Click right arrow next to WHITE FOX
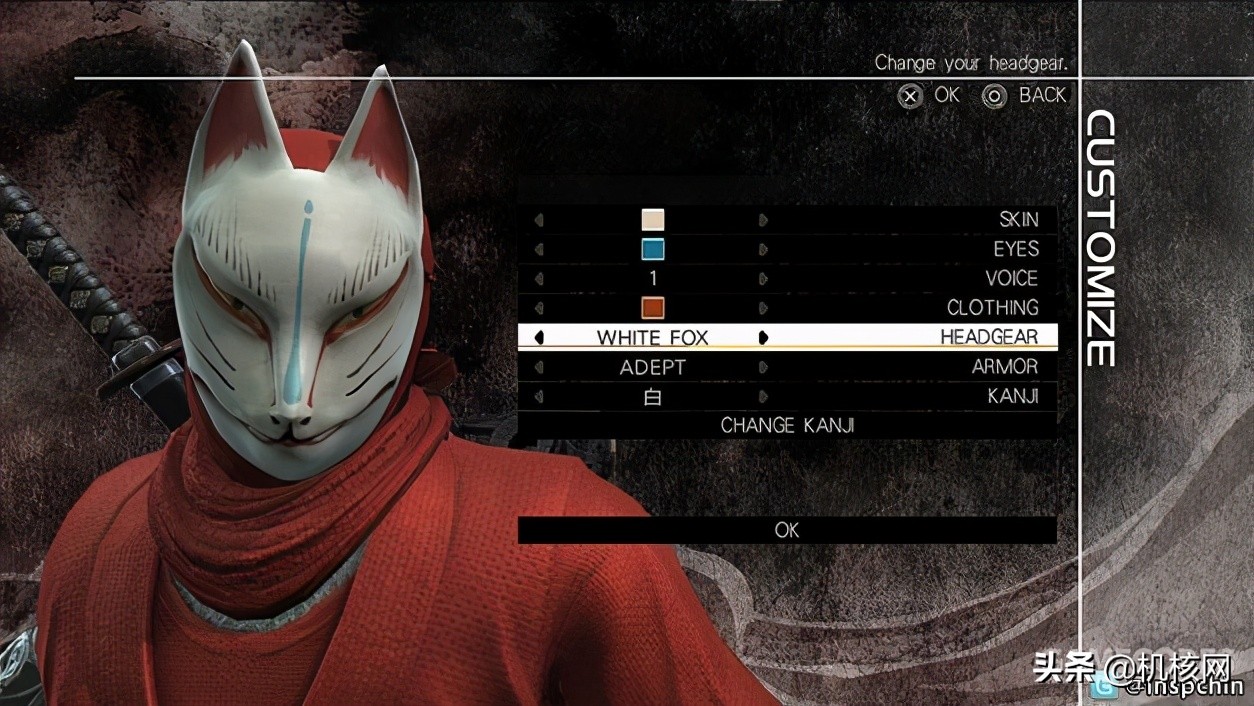This screenshot has width=1254, height=706. pyautogui.click(x=764, y=338)
